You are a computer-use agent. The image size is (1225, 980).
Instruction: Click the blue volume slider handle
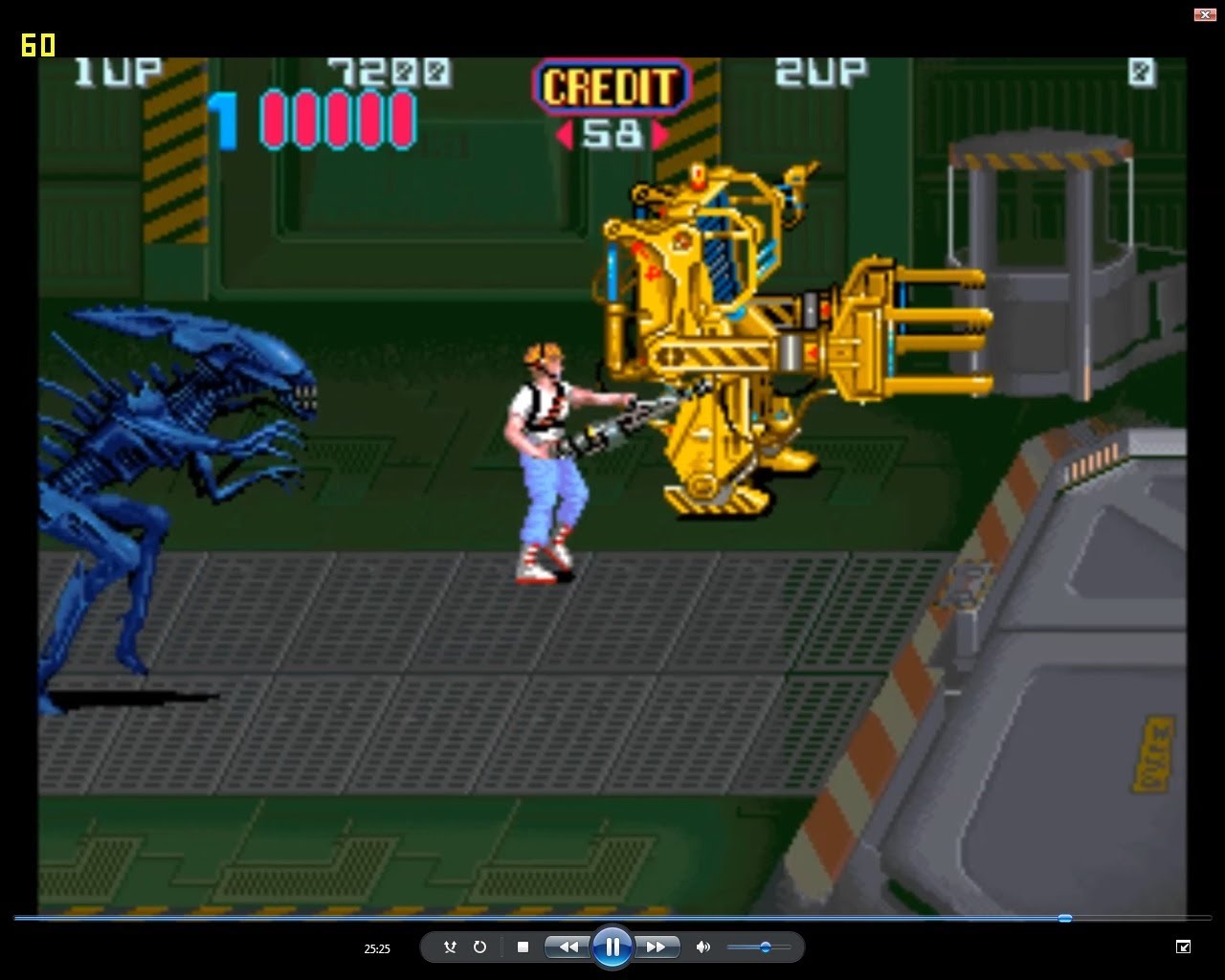pyautogui.click(x=764, y=947)
